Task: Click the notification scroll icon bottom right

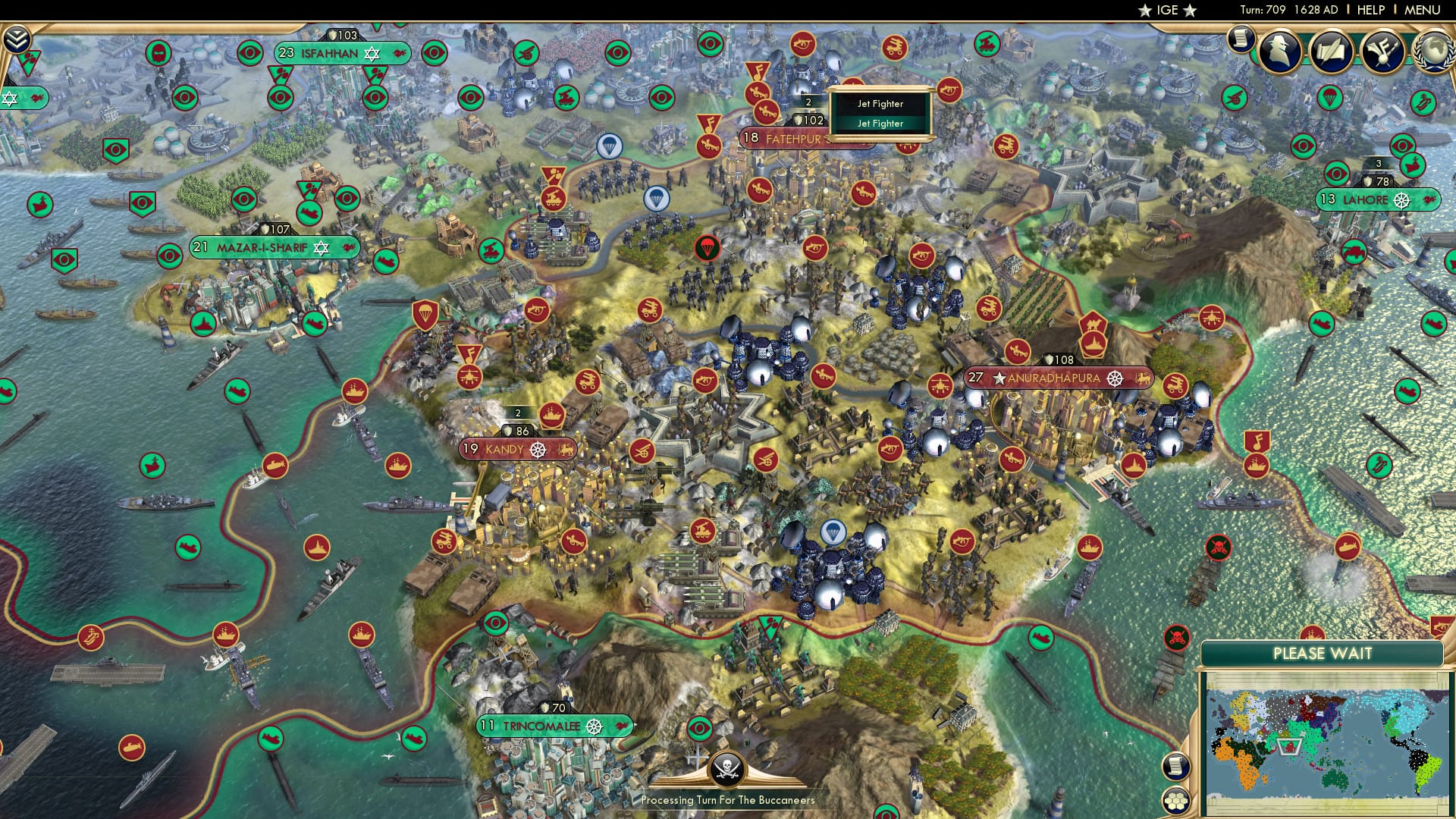Action: click(x=1175, y=766)
